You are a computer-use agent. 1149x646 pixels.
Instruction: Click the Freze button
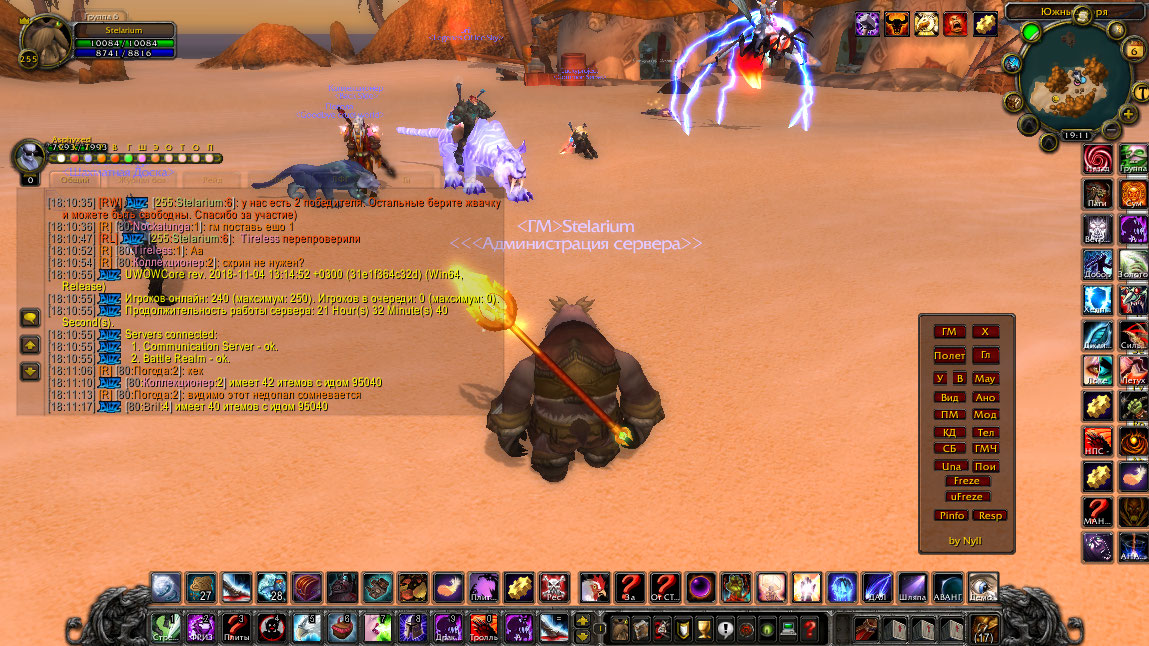tap(967, 481)
